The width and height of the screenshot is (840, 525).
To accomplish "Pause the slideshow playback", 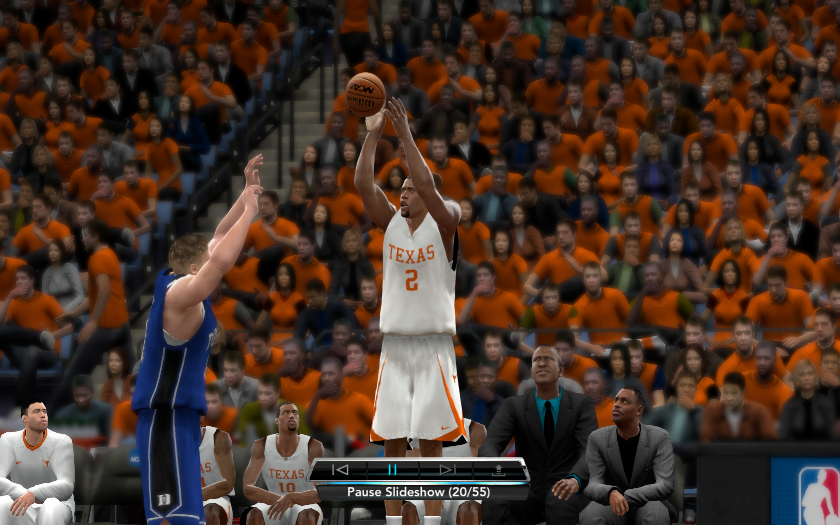I will (393, 469).
